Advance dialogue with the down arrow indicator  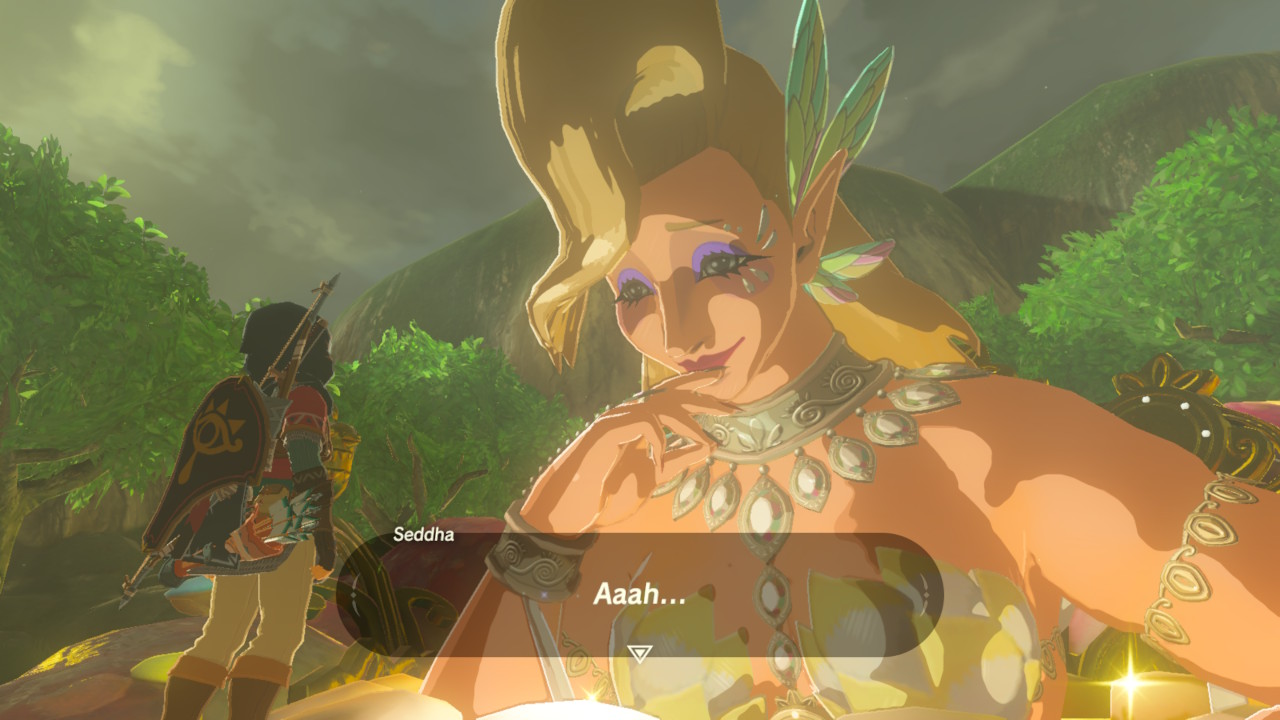pos(639,653)
